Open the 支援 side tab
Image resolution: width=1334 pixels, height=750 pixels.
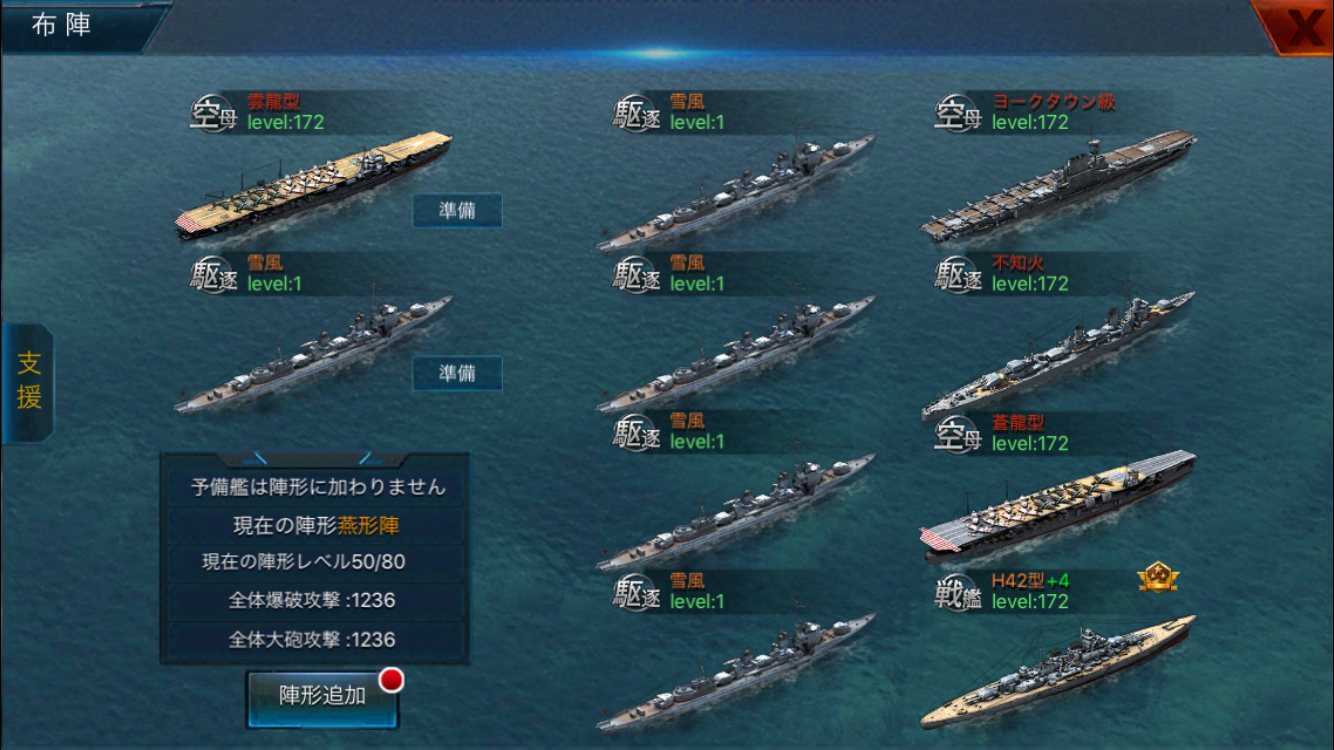coord(28,383)
